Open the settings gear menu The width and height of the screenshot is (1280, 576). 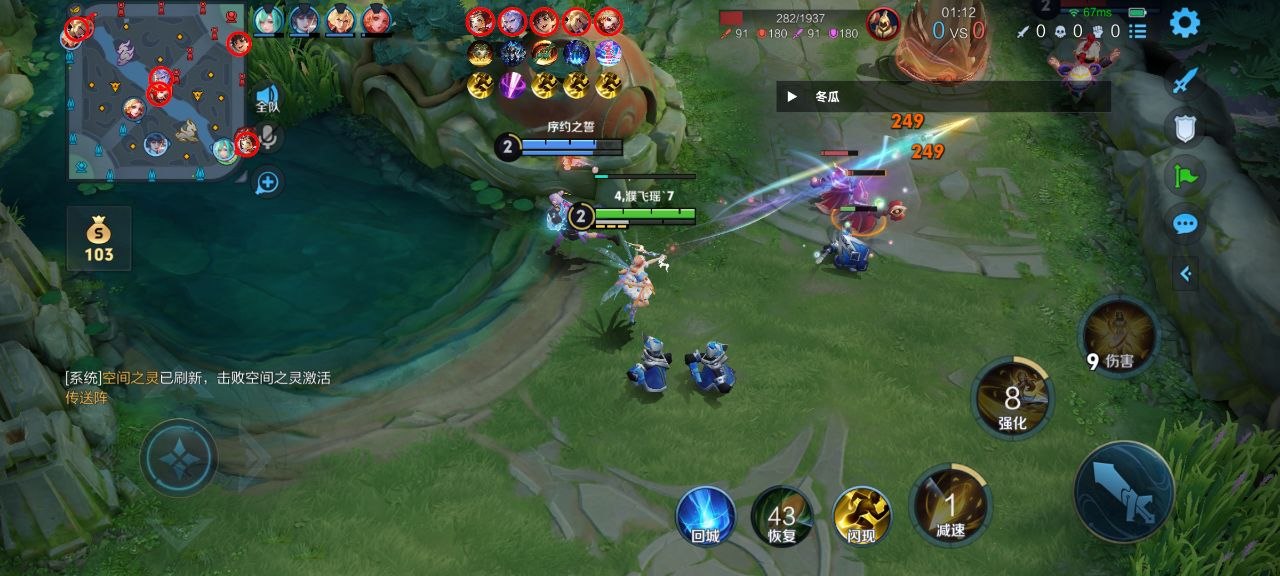pyautogui.click(x=1184, y=23)
